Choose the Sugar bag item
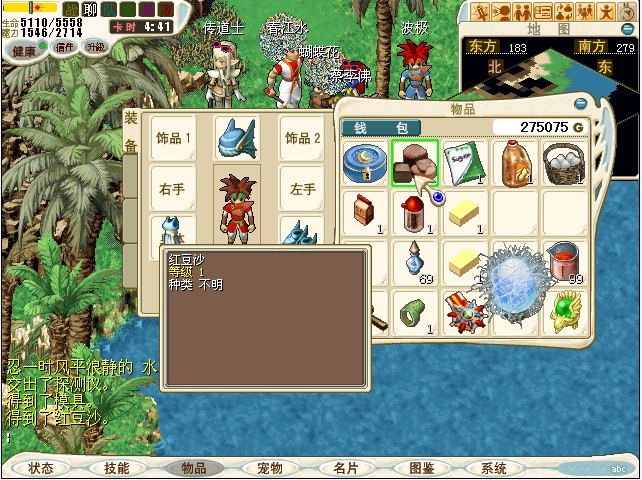The width and height of the screenshot is (642, 480). 464,162
